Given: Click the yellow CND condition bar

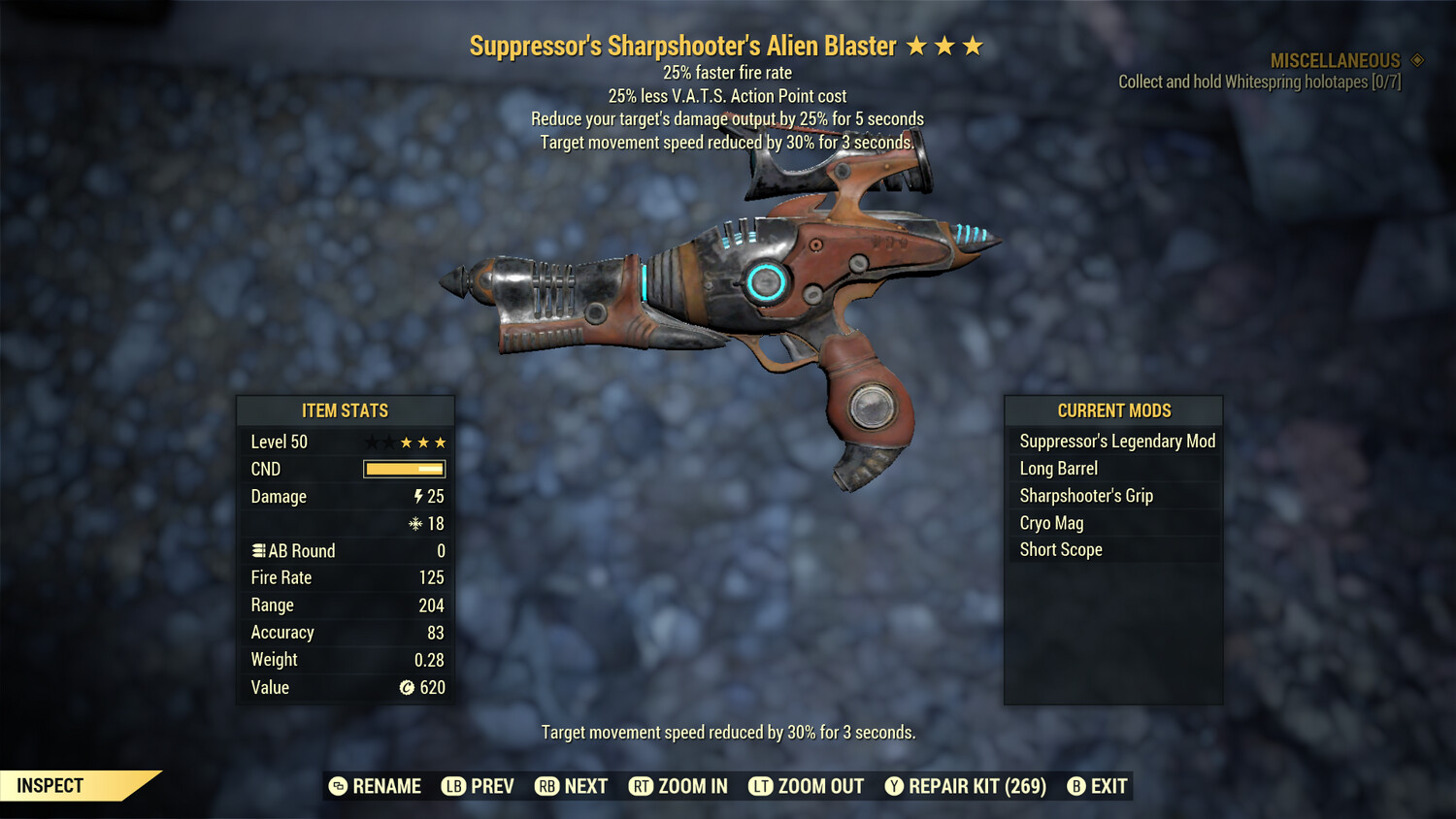Looking at the screenshot, I should click(x=404, y=469).
